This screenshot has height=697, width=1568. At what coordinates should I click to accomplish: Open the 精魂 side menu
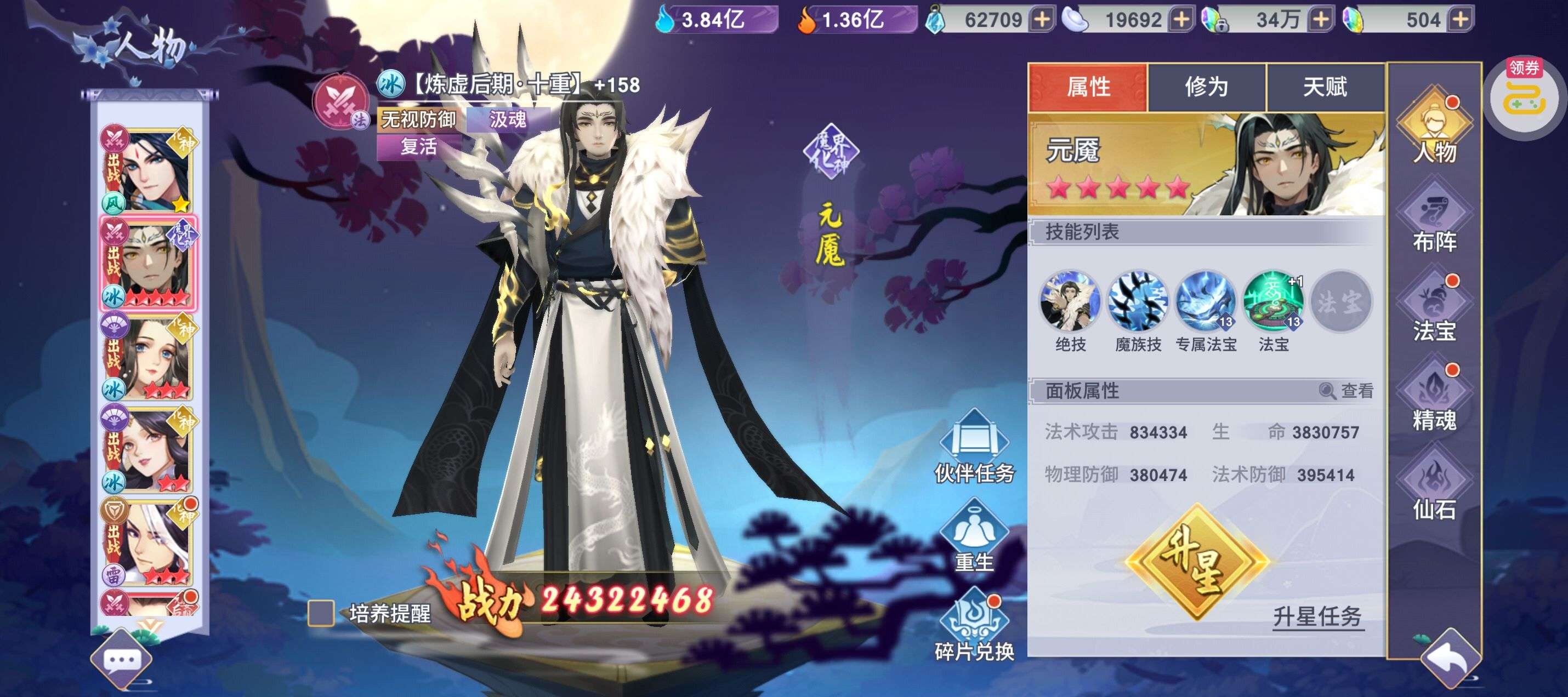tap(1434, 398)
